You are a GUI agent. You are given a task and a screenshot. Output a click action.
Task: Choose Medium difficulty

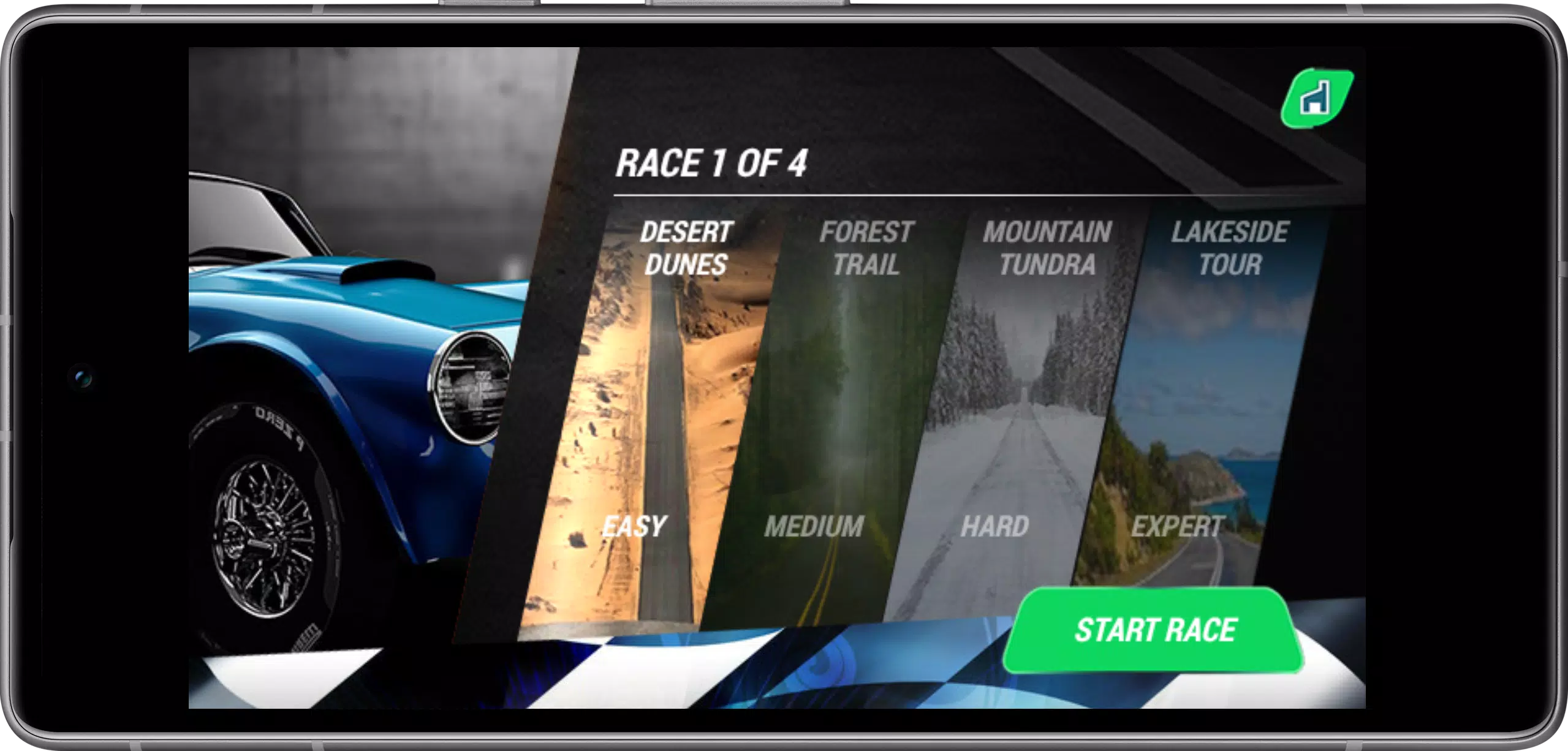[x=816, y=526]
